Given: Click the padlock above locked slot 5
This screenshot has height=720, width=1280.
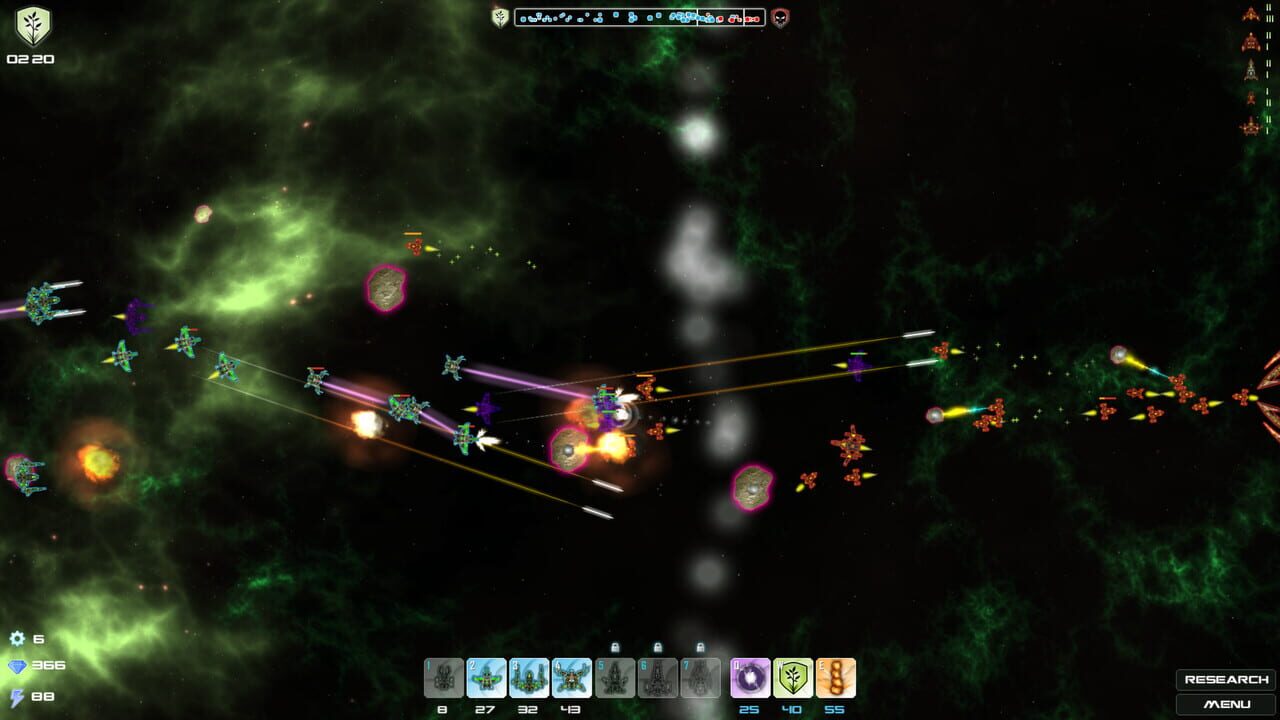Looking at the screenshot, I should 615,646.
